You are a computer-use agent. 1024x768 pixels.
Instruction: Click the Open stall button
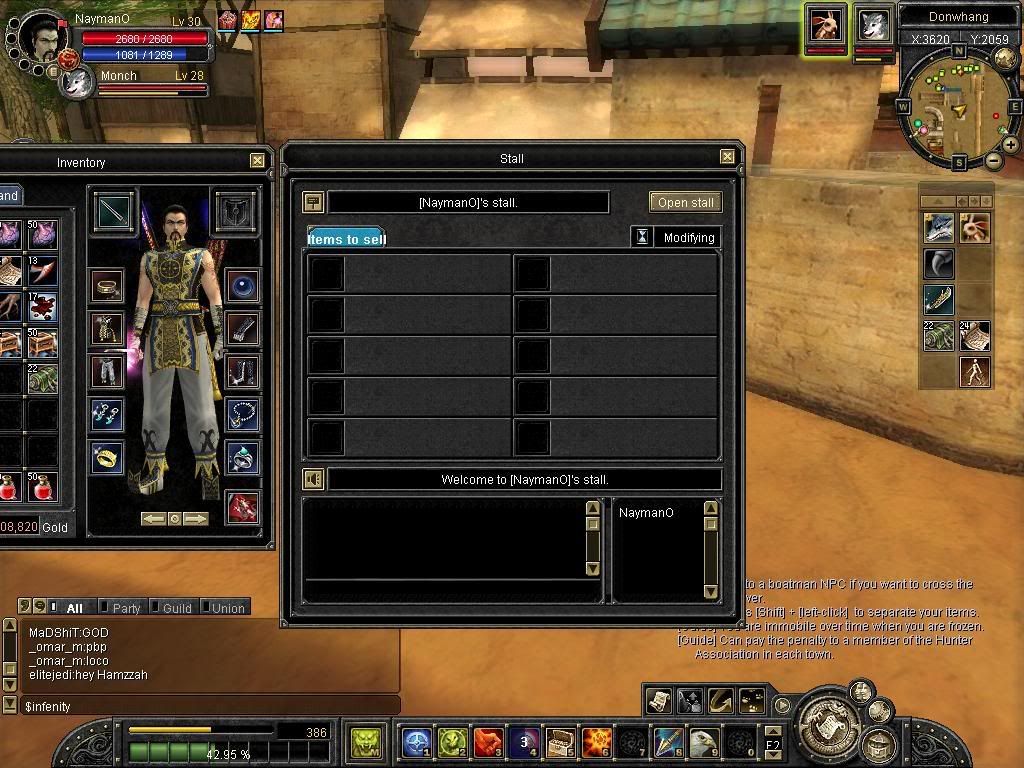685,202
